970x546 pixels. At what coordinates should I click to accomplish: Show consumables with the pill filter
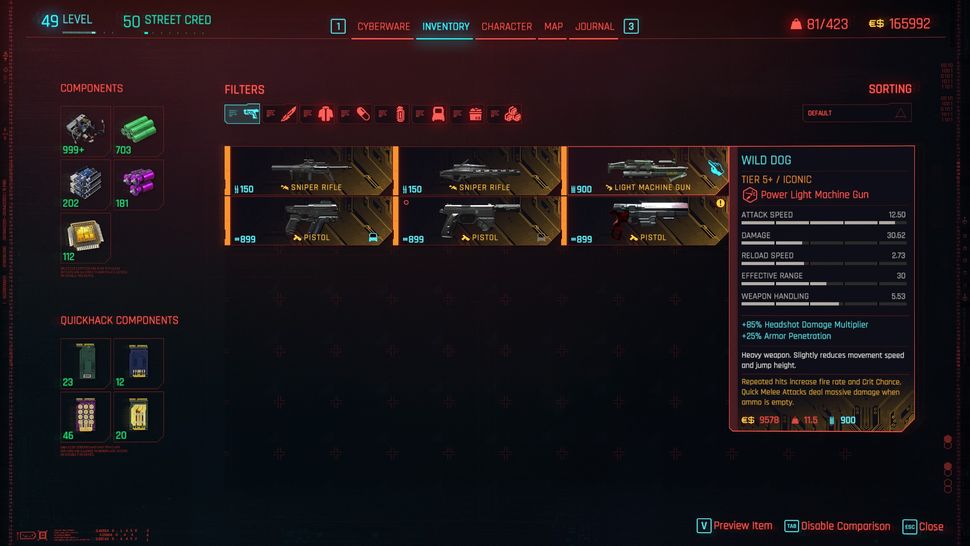(363, 114)
